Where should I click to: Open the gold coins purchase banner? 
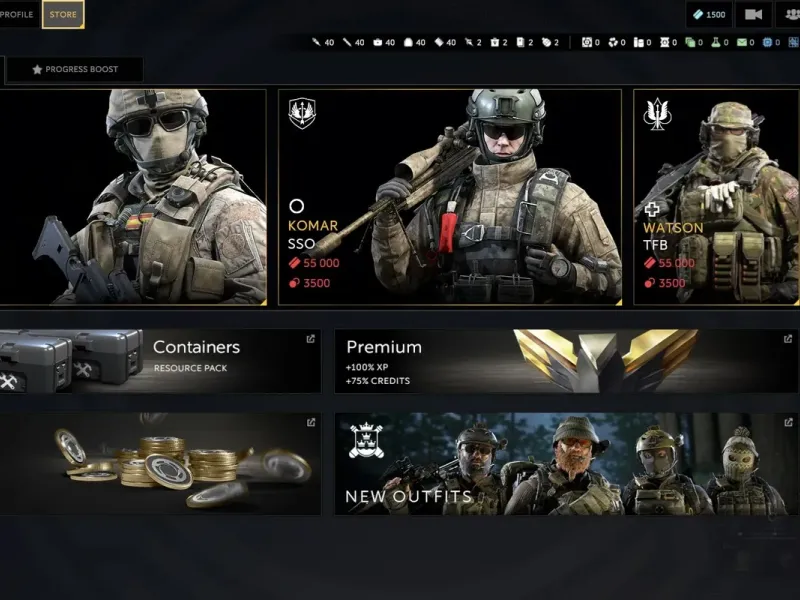click(159, 464)
